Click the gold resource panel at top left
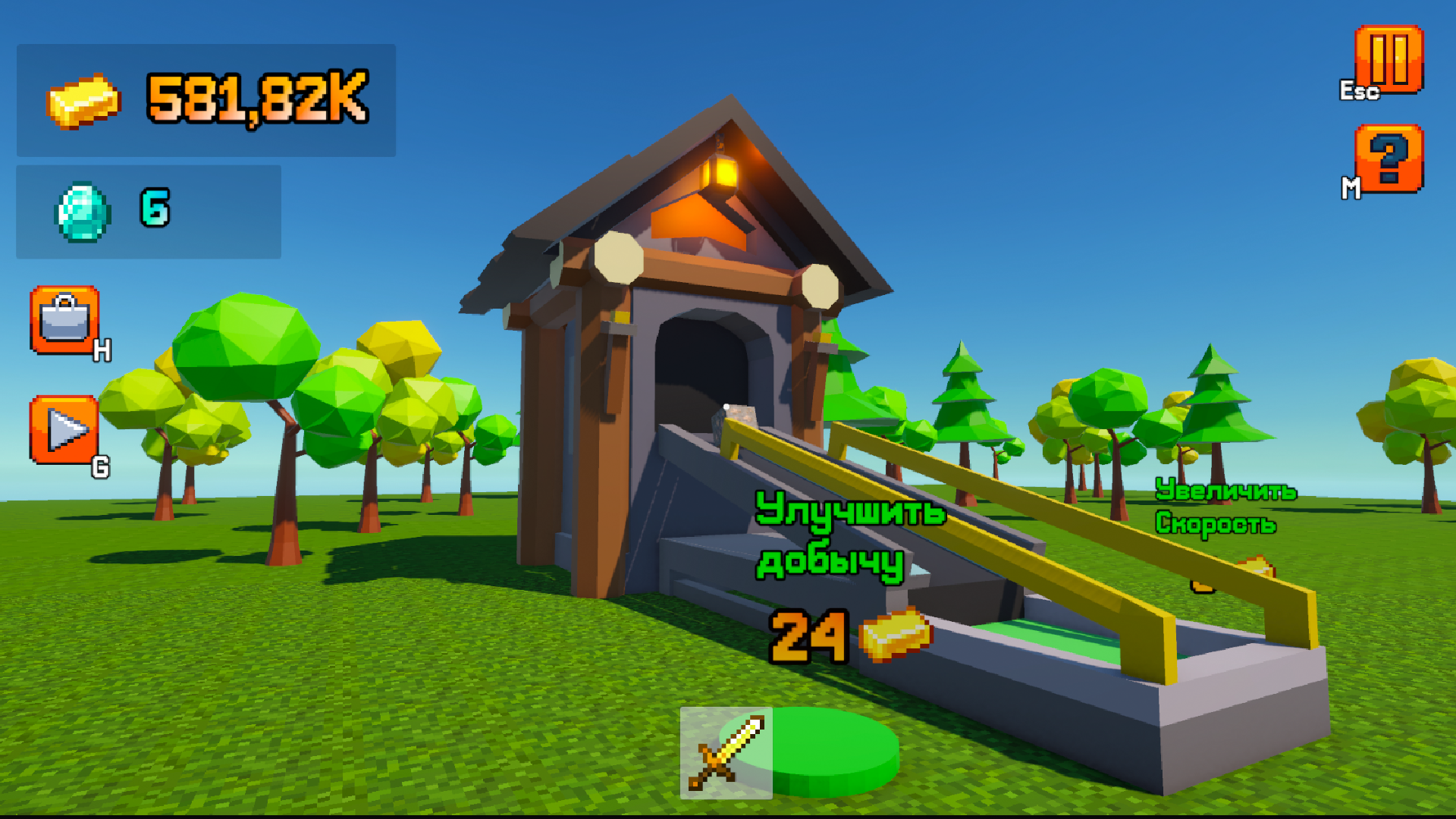Image resolution: width=1456 pixels, height=819 pixels. (x=206, y=99)
